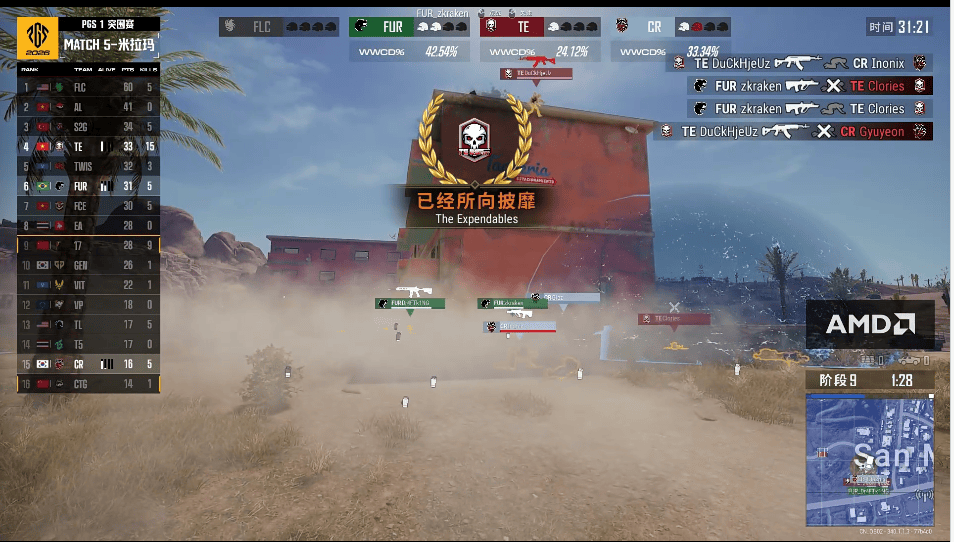Pick the CTG row in the leaderboard

88,384
